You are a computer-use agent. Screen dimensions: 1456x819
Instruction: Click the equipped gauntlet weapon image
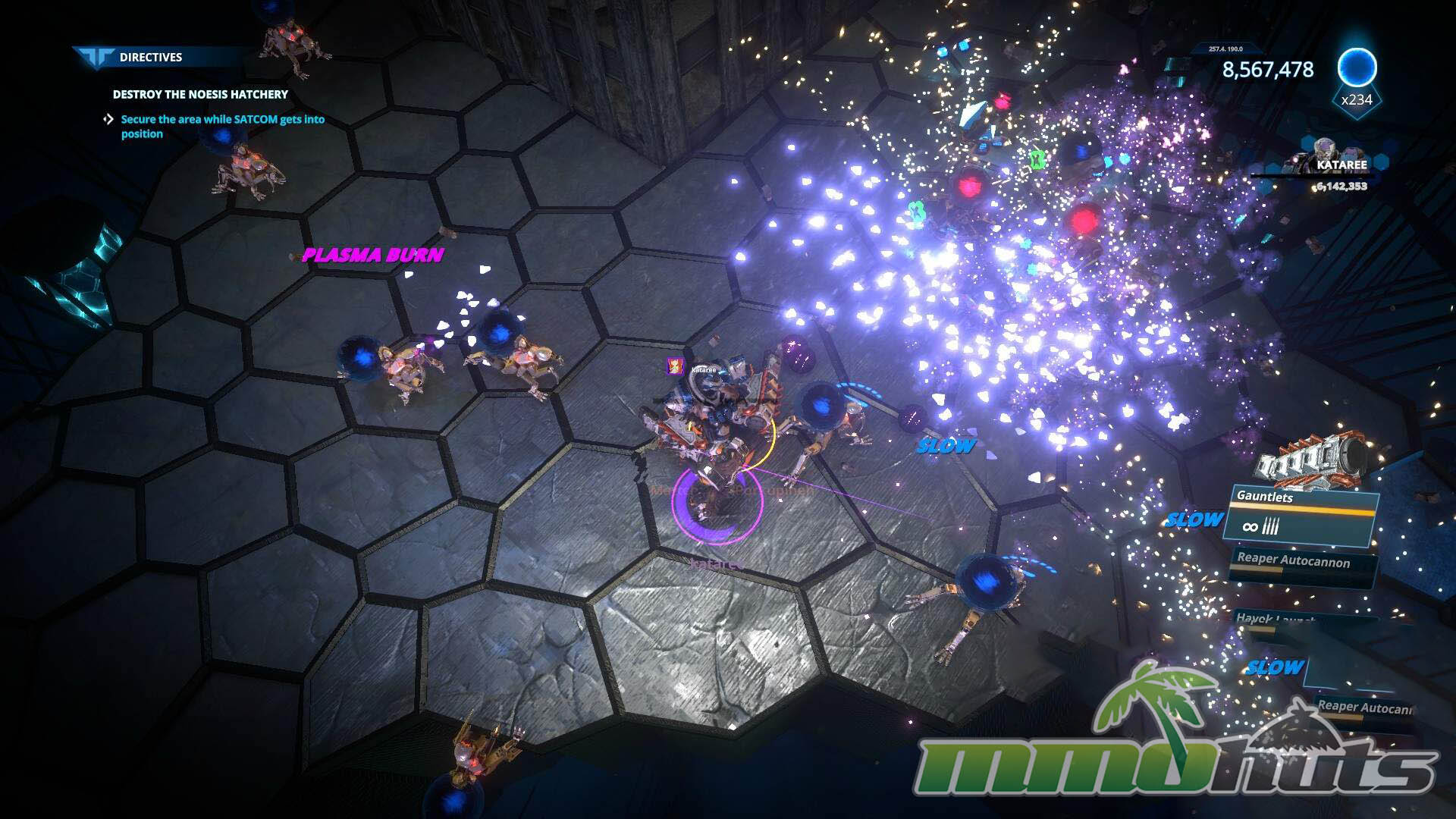pyautogui.click(x=1312, y=457)
